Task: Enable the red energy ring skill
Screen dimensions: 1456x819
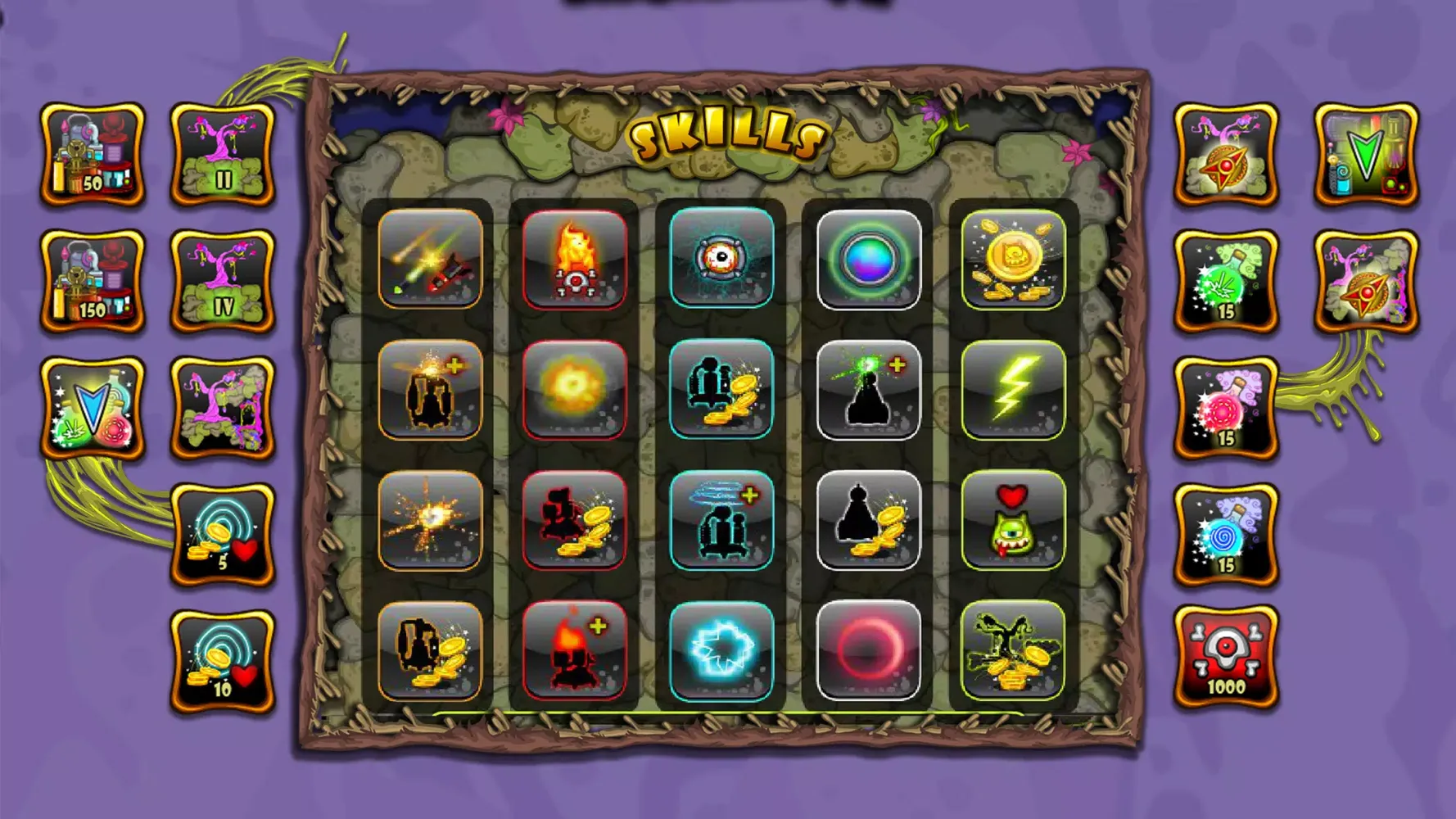Action: point(869,651)
